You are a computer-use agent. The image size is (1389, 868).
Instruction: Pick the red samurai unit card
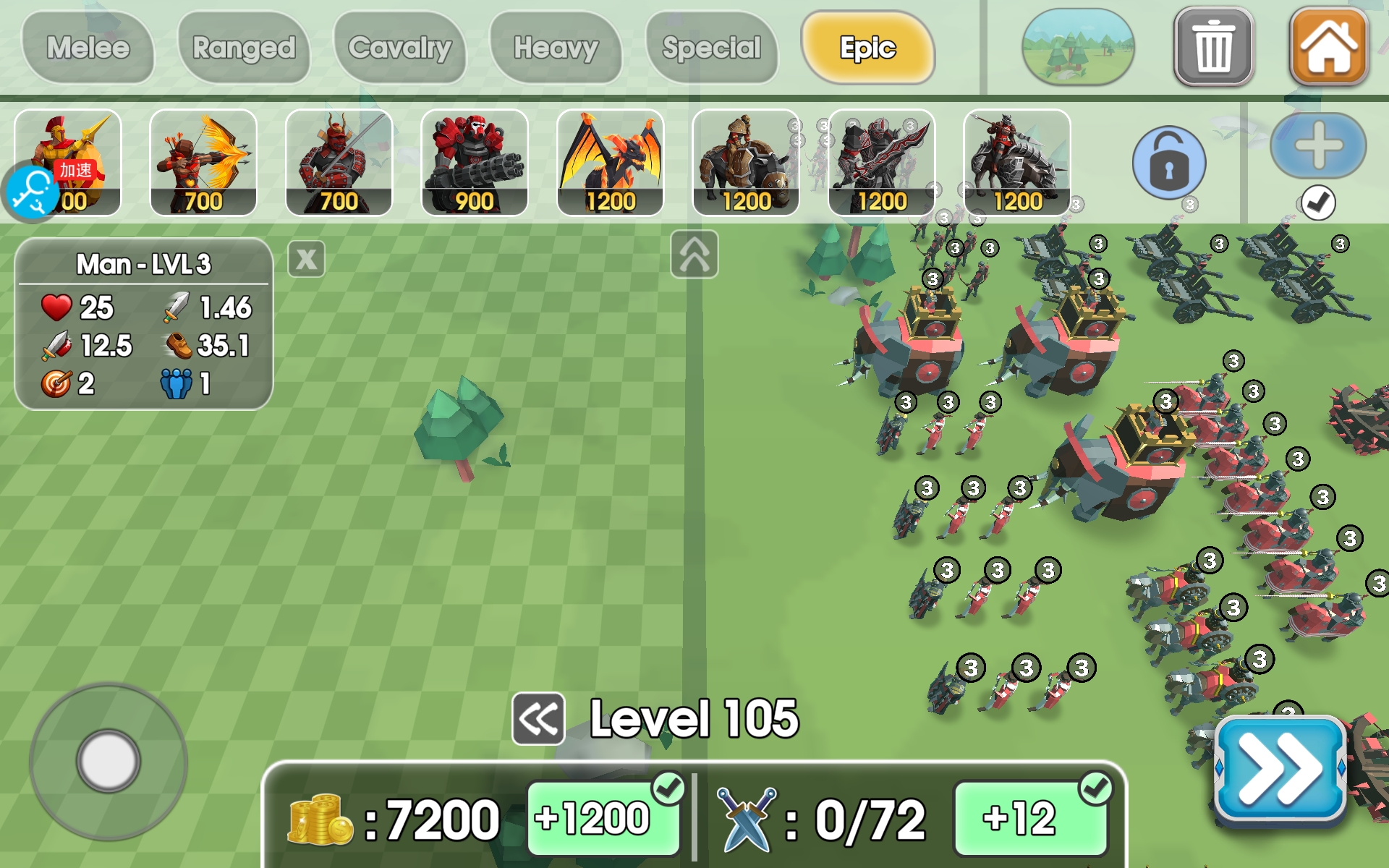pyautogui.click(x=339, y=163)
